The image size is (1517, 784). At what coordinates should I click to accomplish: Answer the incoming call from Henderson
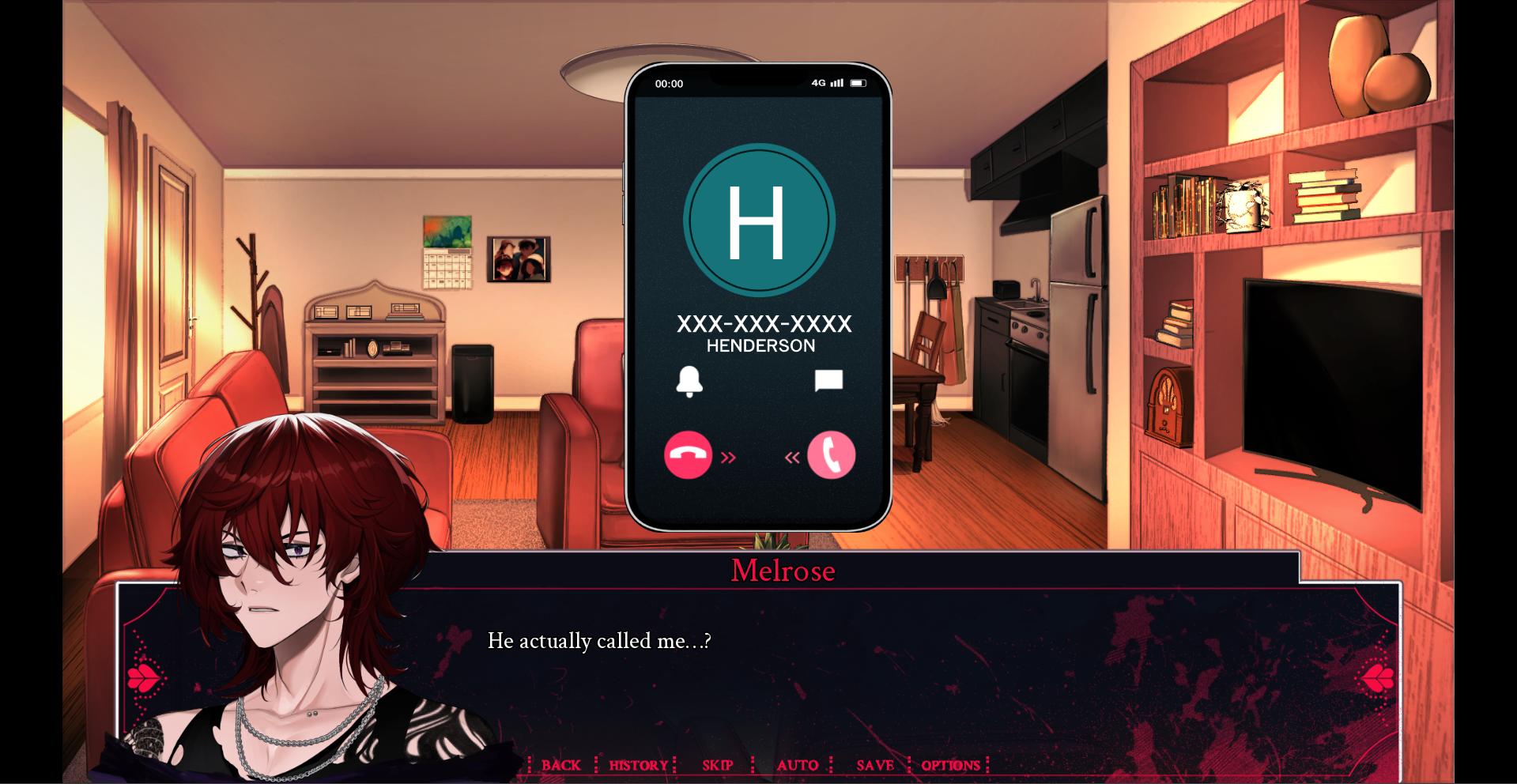pos(831,455)
